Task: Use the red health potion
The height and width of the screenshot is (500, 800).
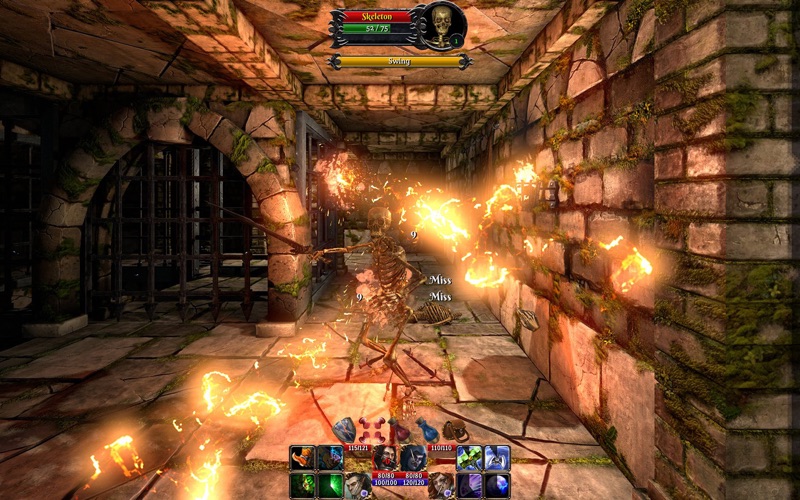Action: pos(400,430)
